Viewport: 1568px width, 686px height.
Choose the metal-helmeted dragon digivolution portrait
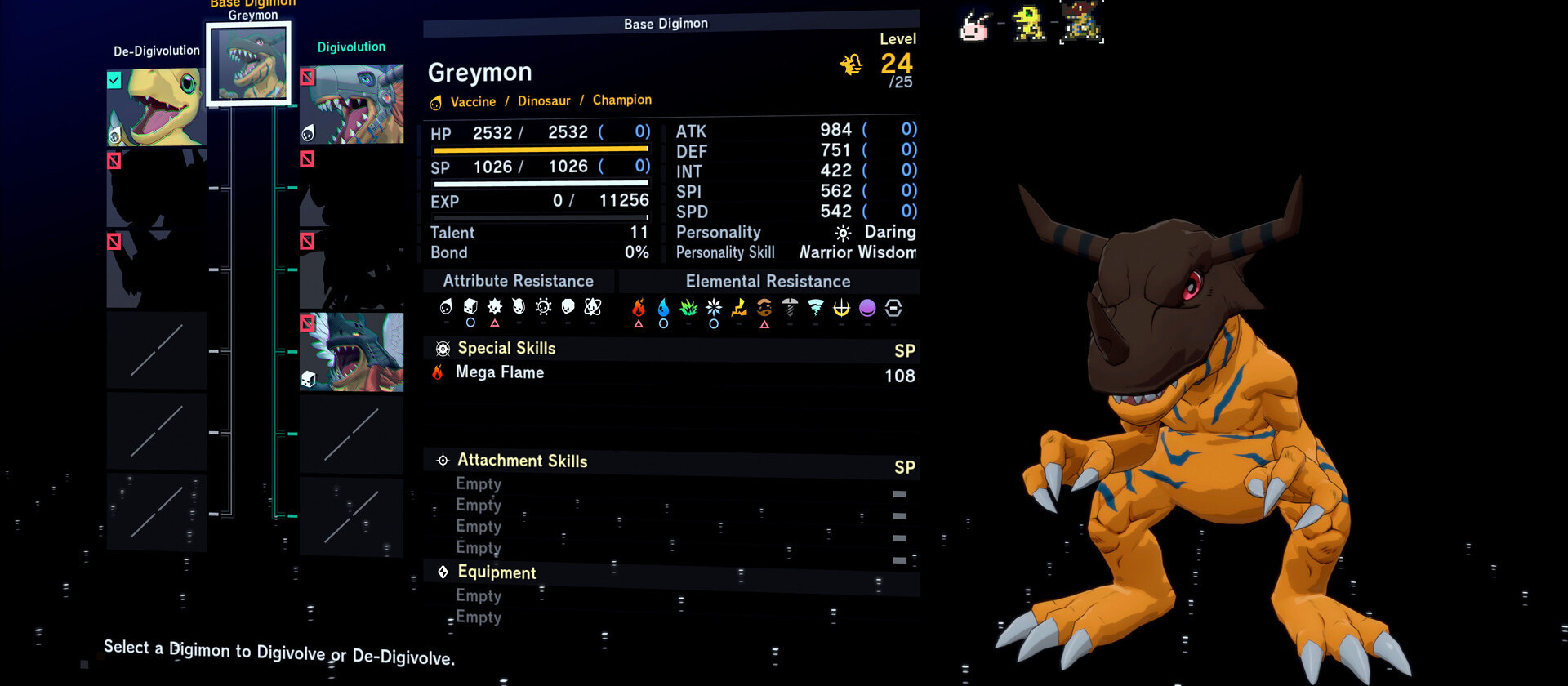352,105
